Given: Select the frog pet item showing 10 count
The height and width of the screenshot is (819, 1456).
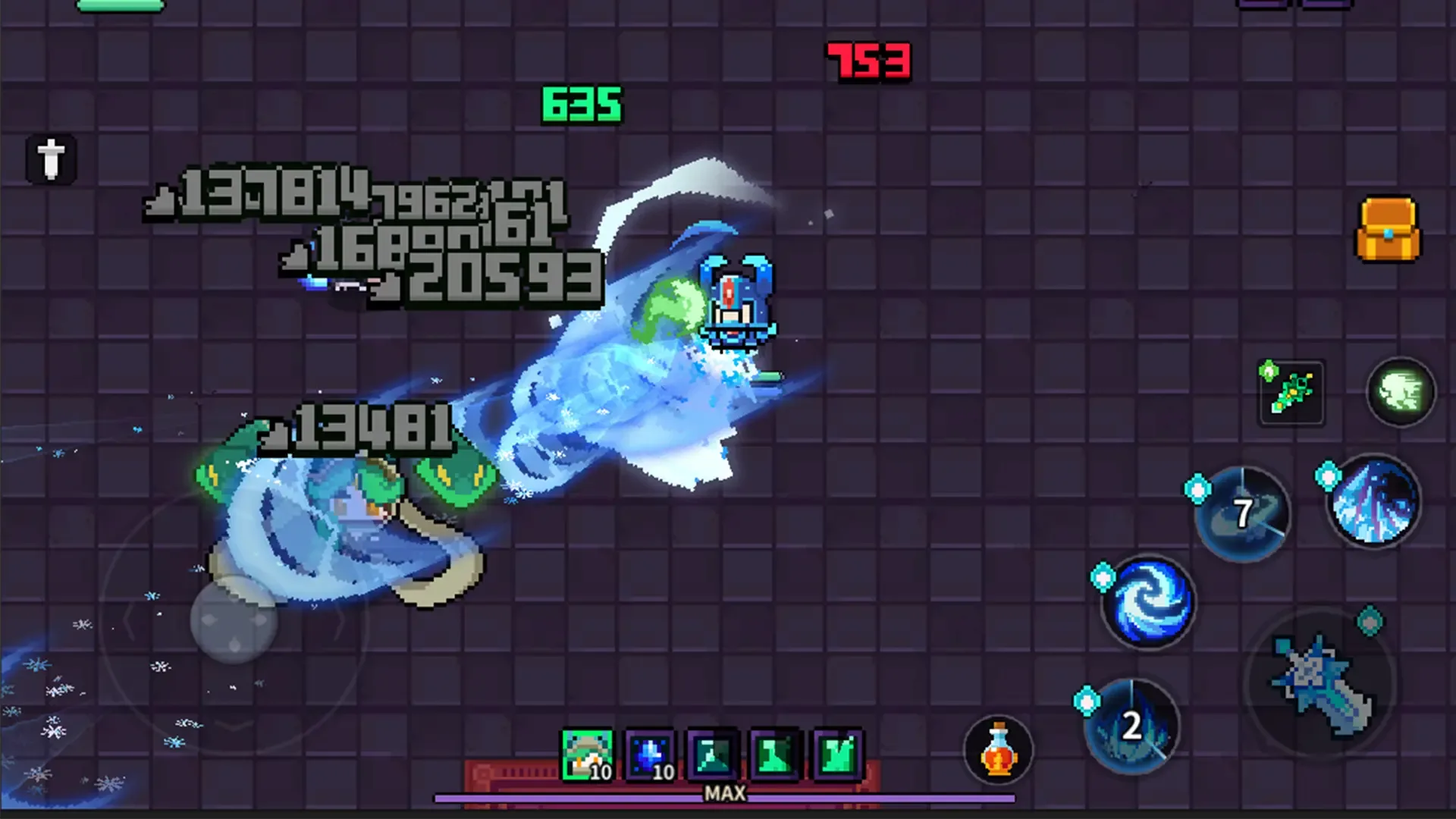Looking at the screenshot, I should coord(586,752).
